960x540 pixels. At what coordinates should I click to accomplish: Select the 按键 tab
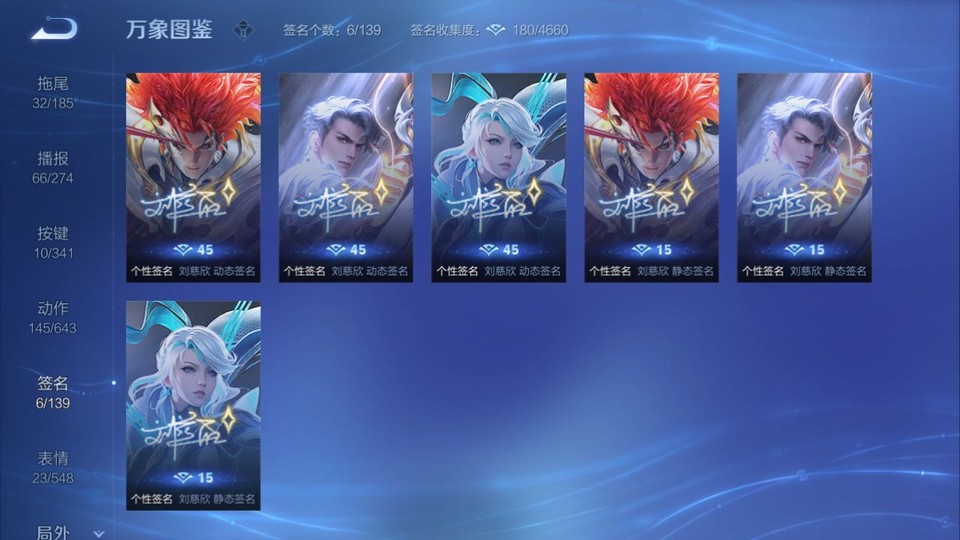pos(53,242)
